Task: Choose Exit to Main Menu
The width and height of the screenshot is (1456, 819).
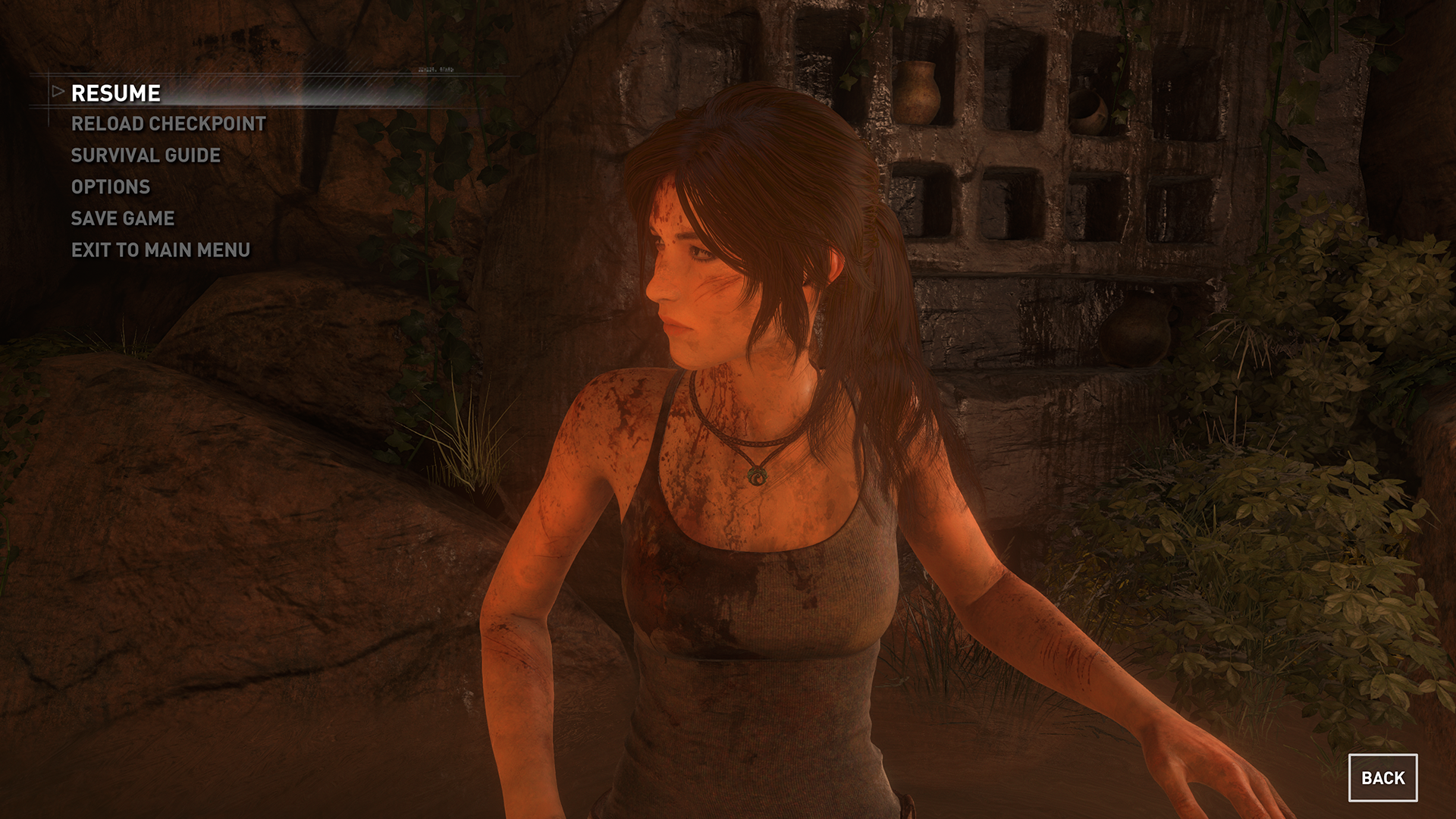Action: point(161,250)
